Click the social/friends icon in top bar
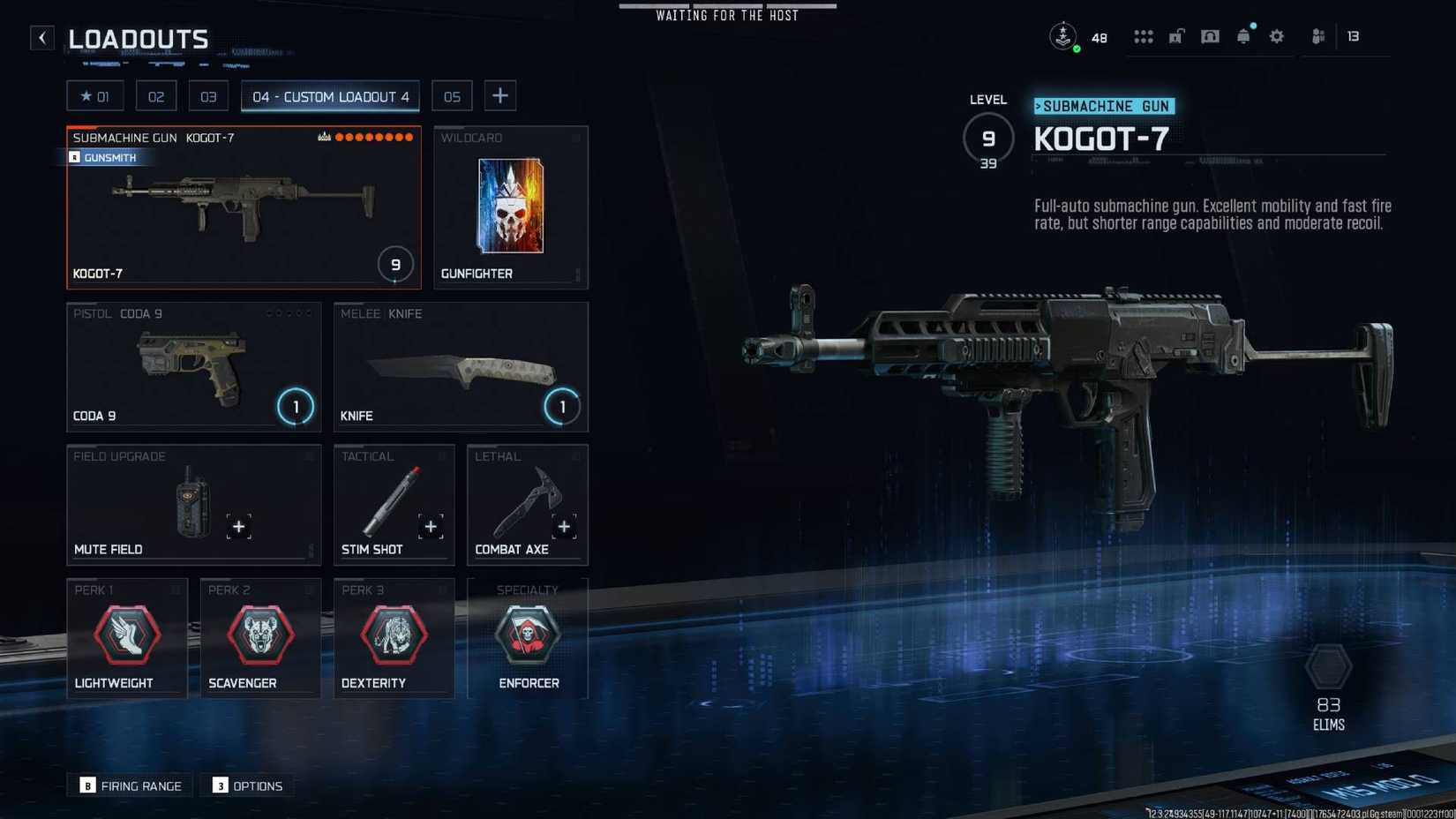The height and width of the screenshot is (819, 1456). point(1317,36)
